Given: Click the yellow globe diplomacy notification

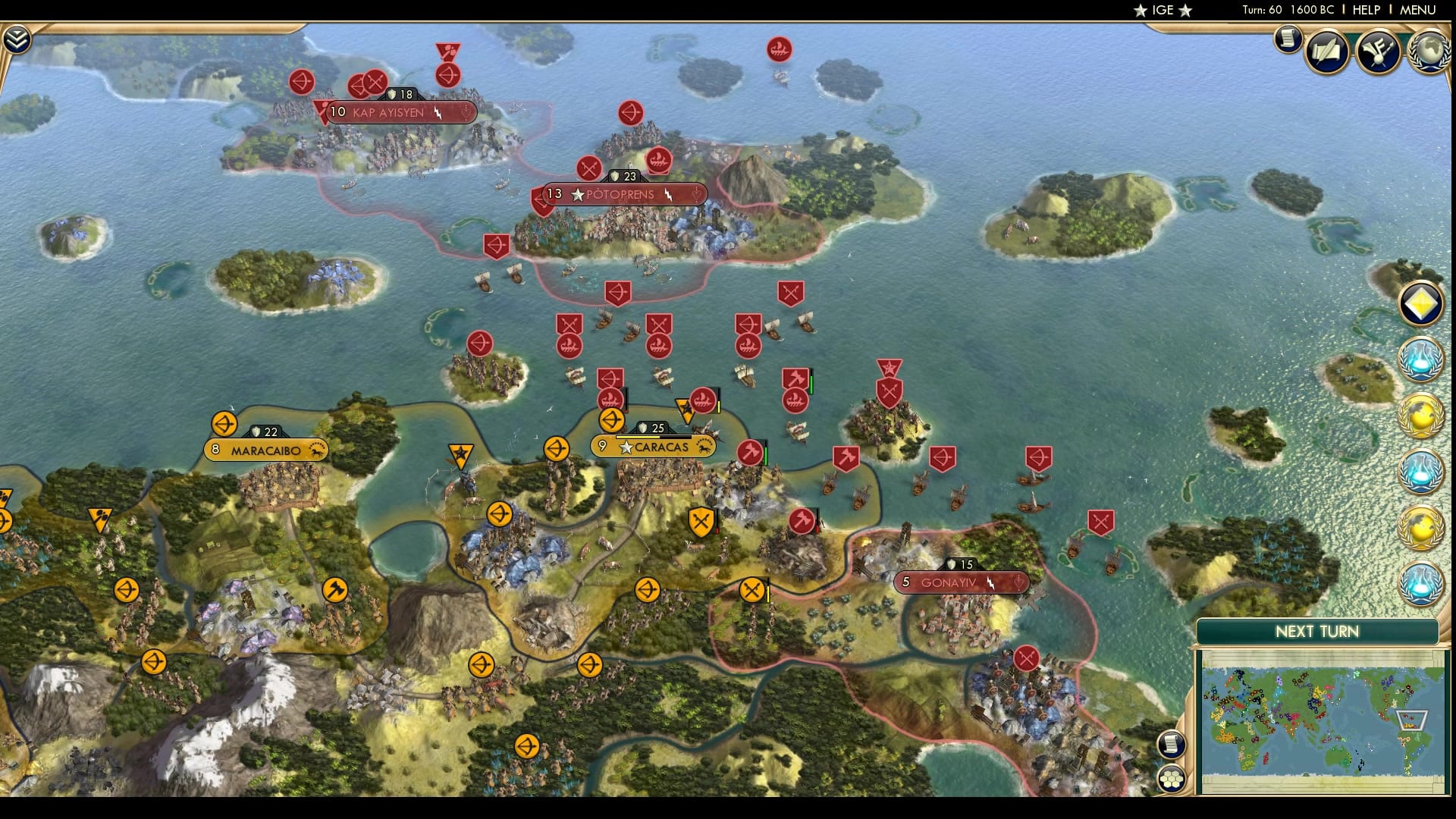Looking at the screenshot, I should (x=1419, y=415).
